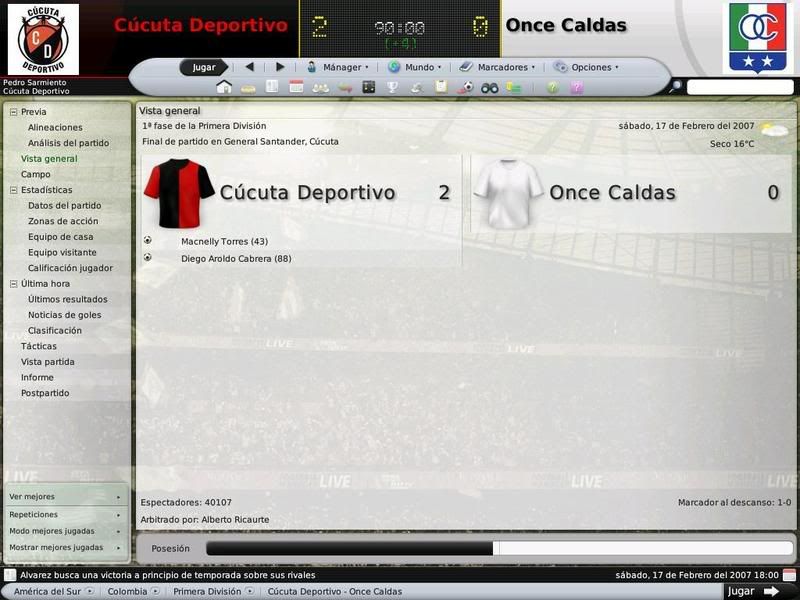800x600 pixels.
Task: Open Datos del partido statistics
Action: (x=64, y=205)
